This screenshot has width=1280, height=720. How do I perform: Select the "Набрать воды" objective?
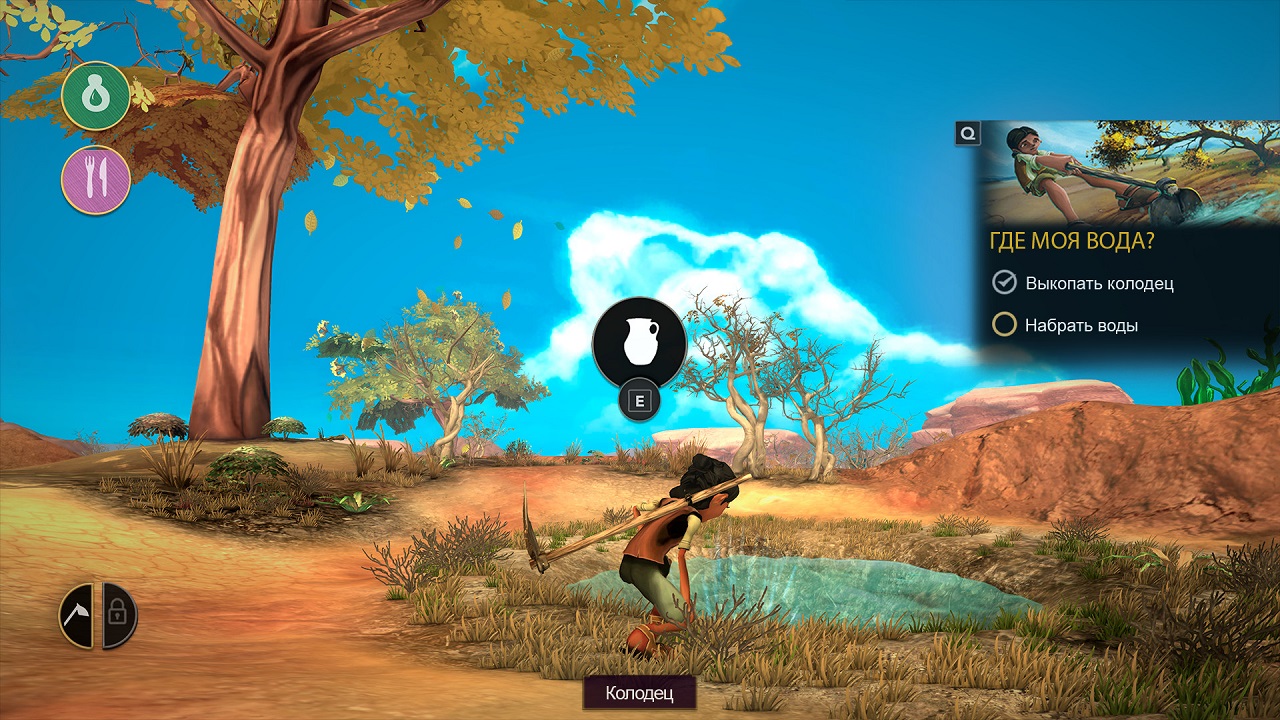pos(1080,325)
